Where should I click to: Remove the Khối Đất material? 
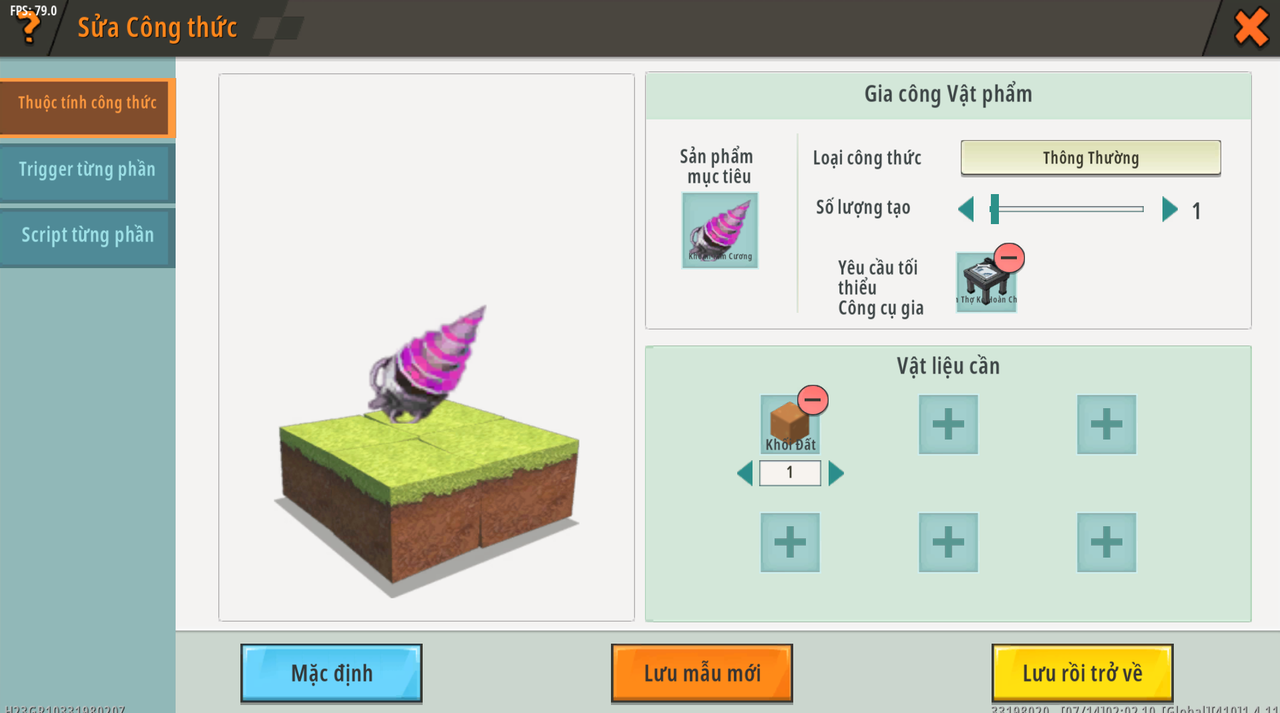tap(813, 401)
